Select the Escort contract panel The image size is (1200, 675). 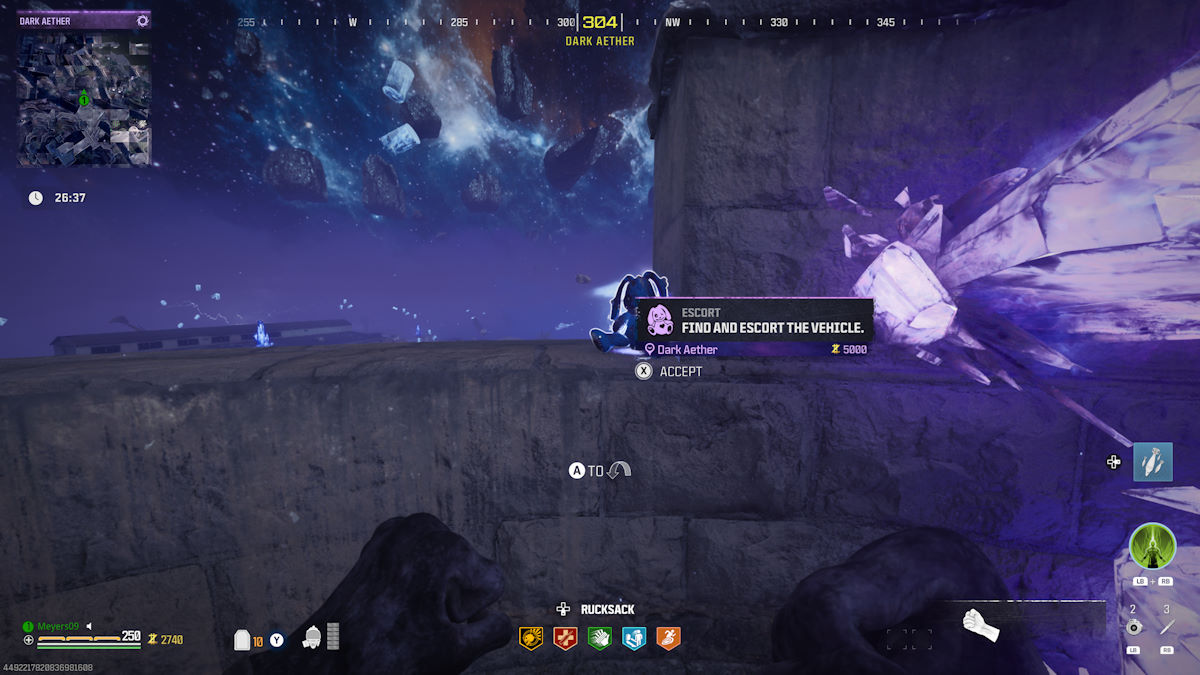point(756,327)
